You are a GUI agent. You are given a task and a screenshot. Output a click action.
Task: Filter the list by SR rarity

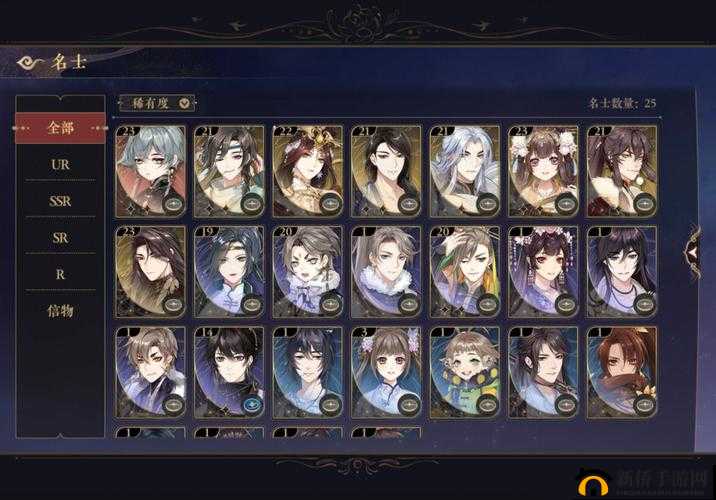point(60,238)
